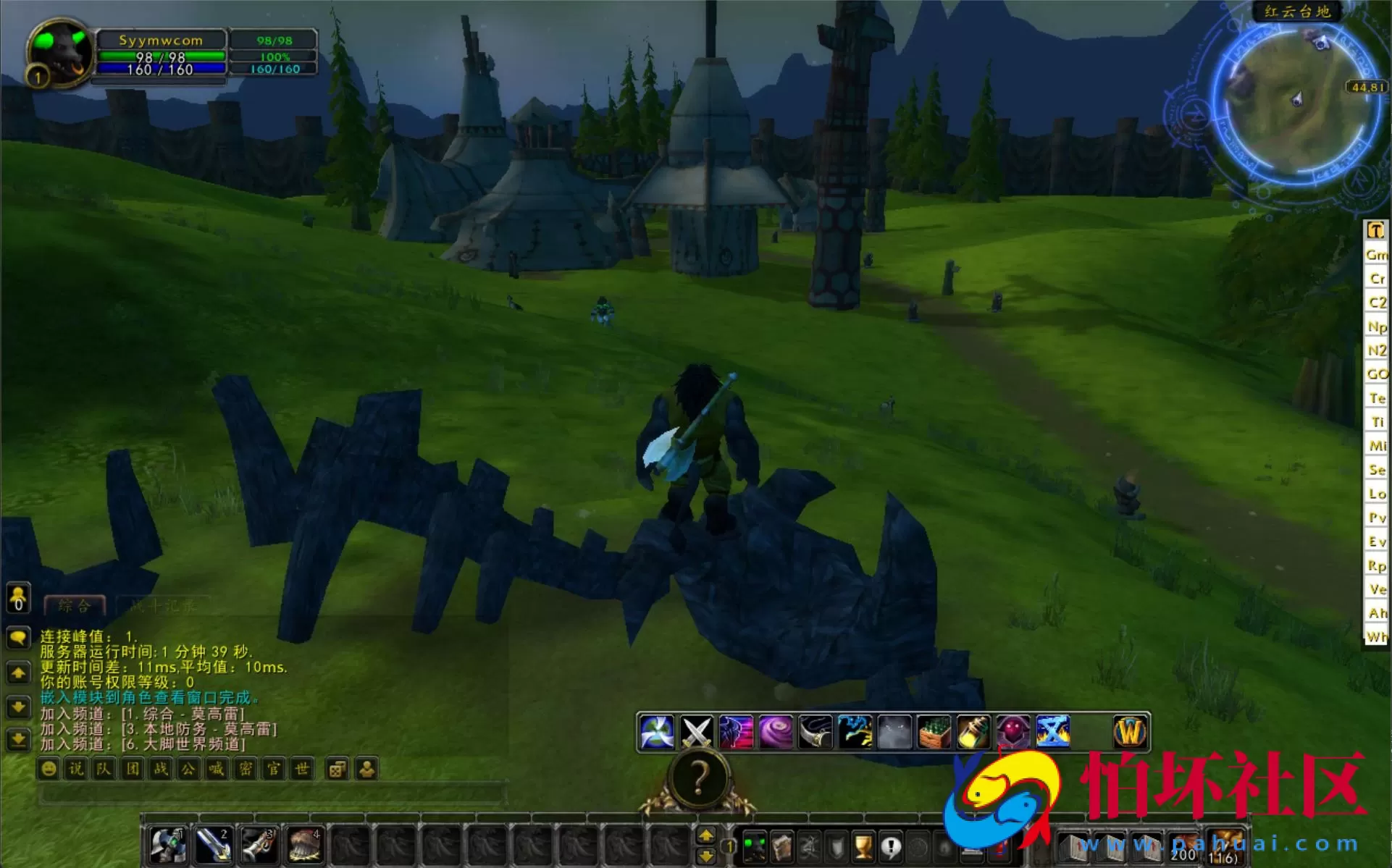This screenshot has height=868, width=1392.
Task: Choose the 喊 yell channel button
Action: [x=217, y=769]
